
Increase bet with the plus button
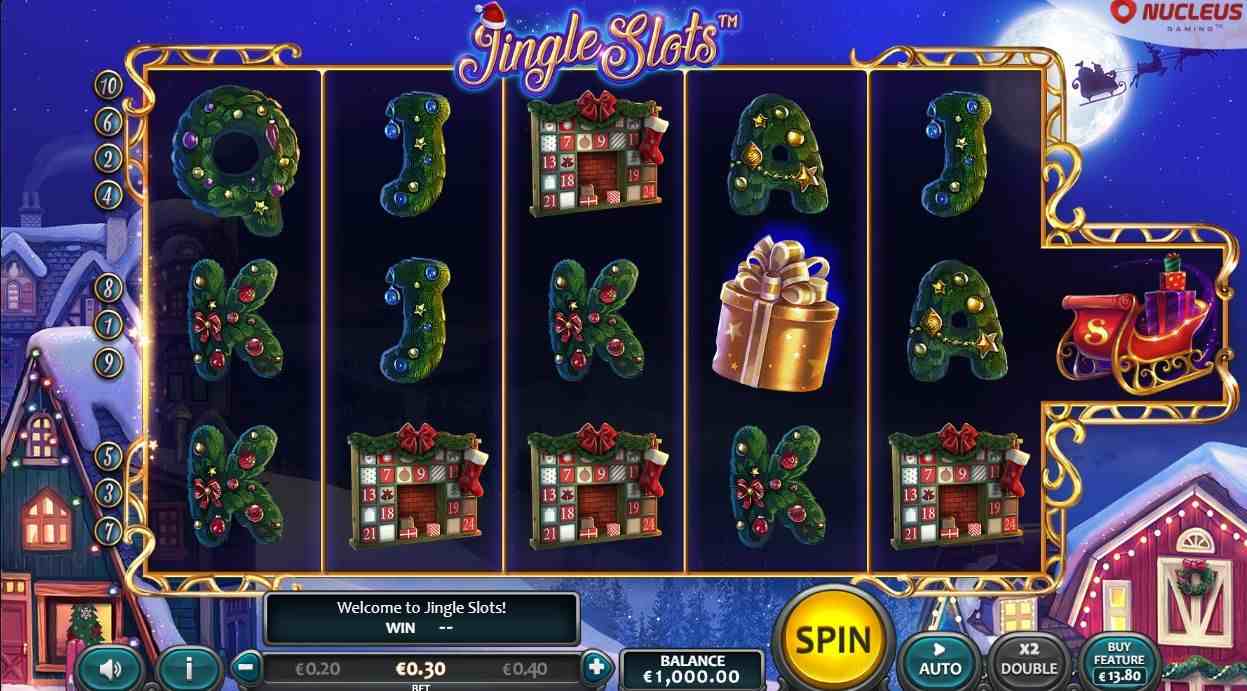(595, 666)
